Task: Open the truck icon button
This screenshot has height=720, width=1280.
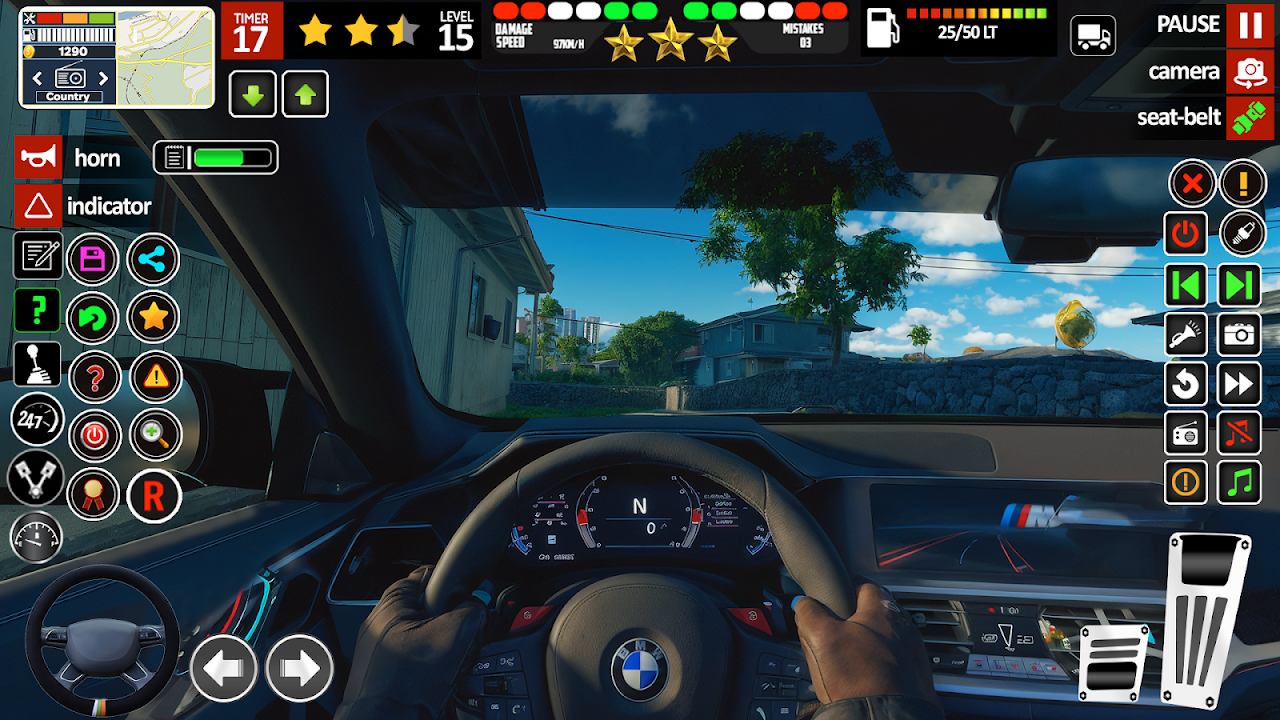Action: click(x=1093, y=36)
